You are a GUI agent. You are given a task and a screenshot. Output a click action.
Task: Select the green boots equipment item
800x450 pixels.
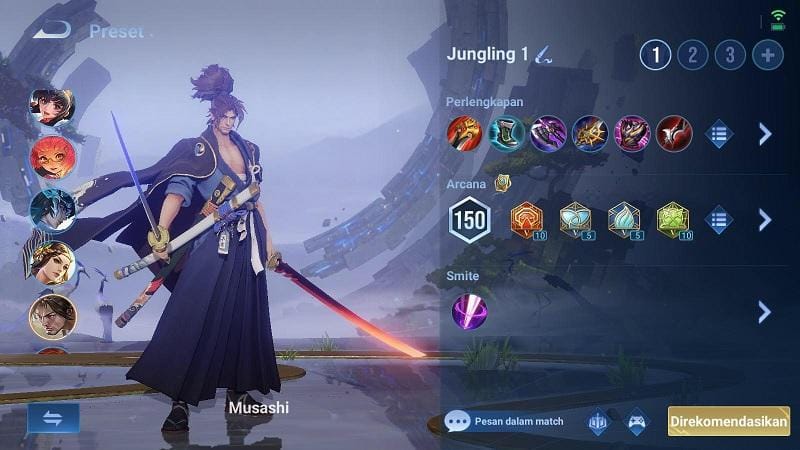[x=506, y=133]
